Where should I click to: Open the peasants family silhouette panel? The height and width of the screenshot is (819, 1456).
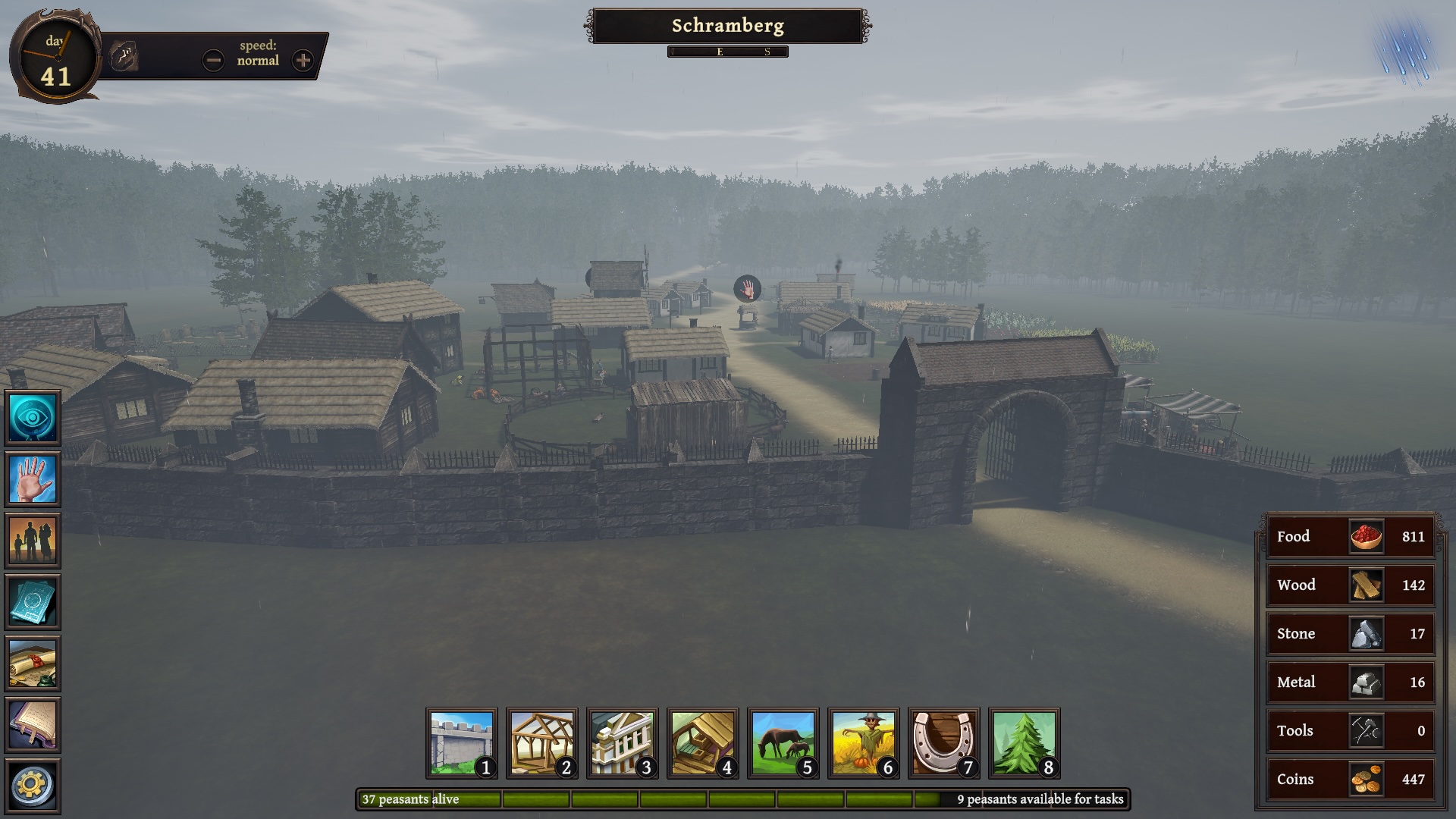coord(33,540)
